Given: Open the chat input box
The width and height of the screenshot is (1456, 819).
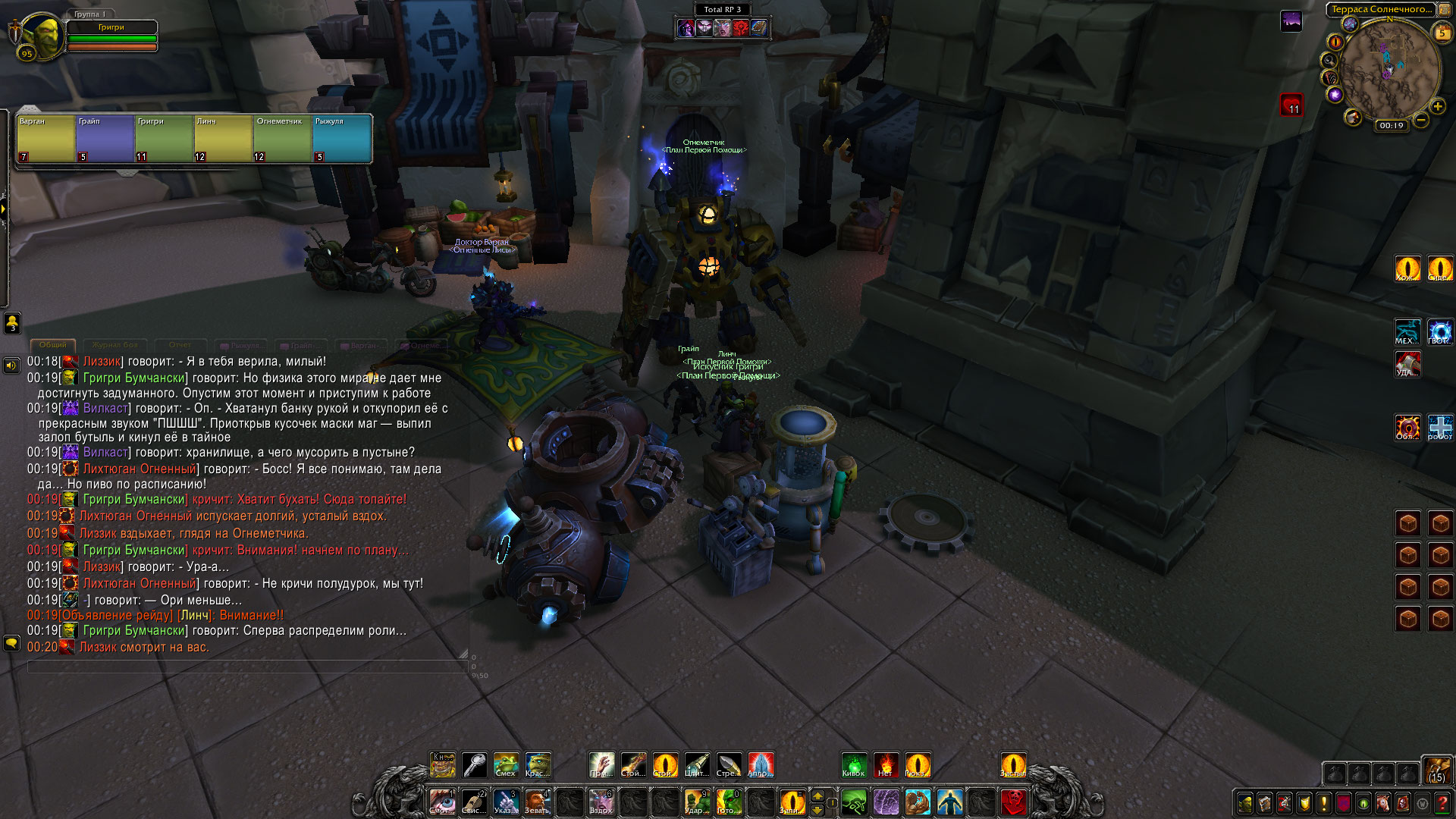Looking at the screenshot, I should coord(247,667).
